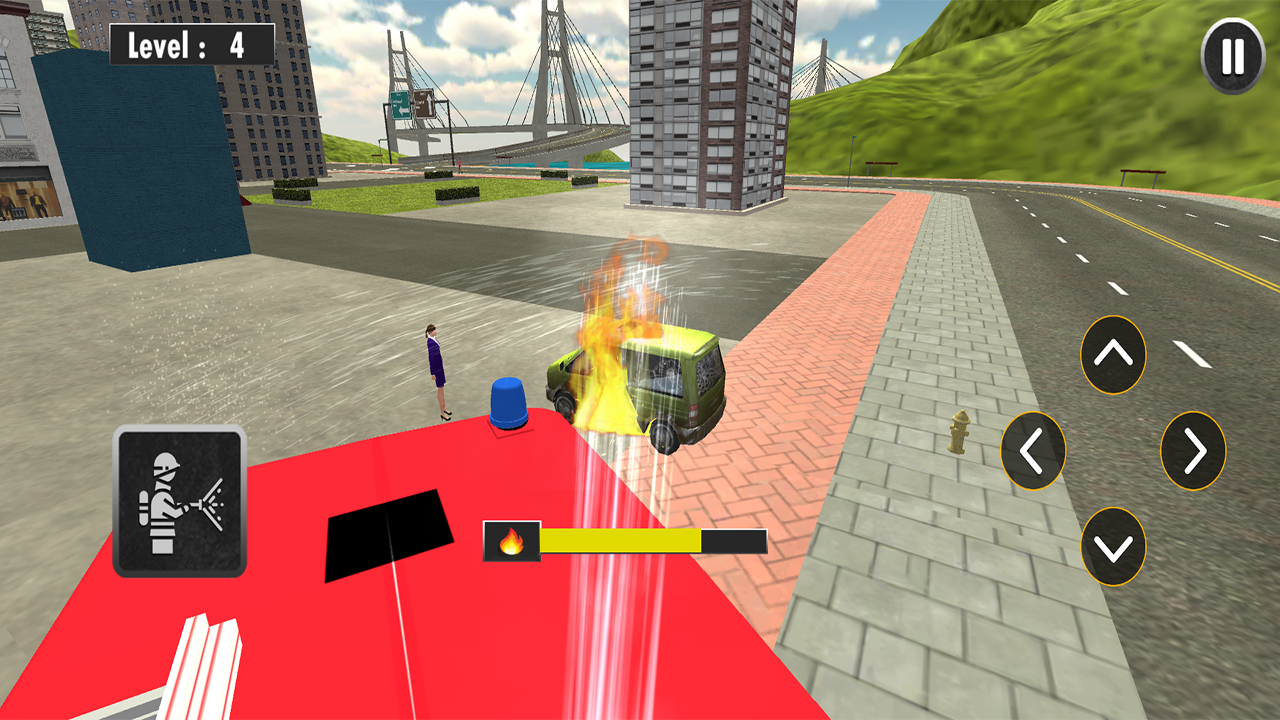Tap the left steering arrow
The height and width of the screenshot is (720, 1280).
coord(1032,449)
